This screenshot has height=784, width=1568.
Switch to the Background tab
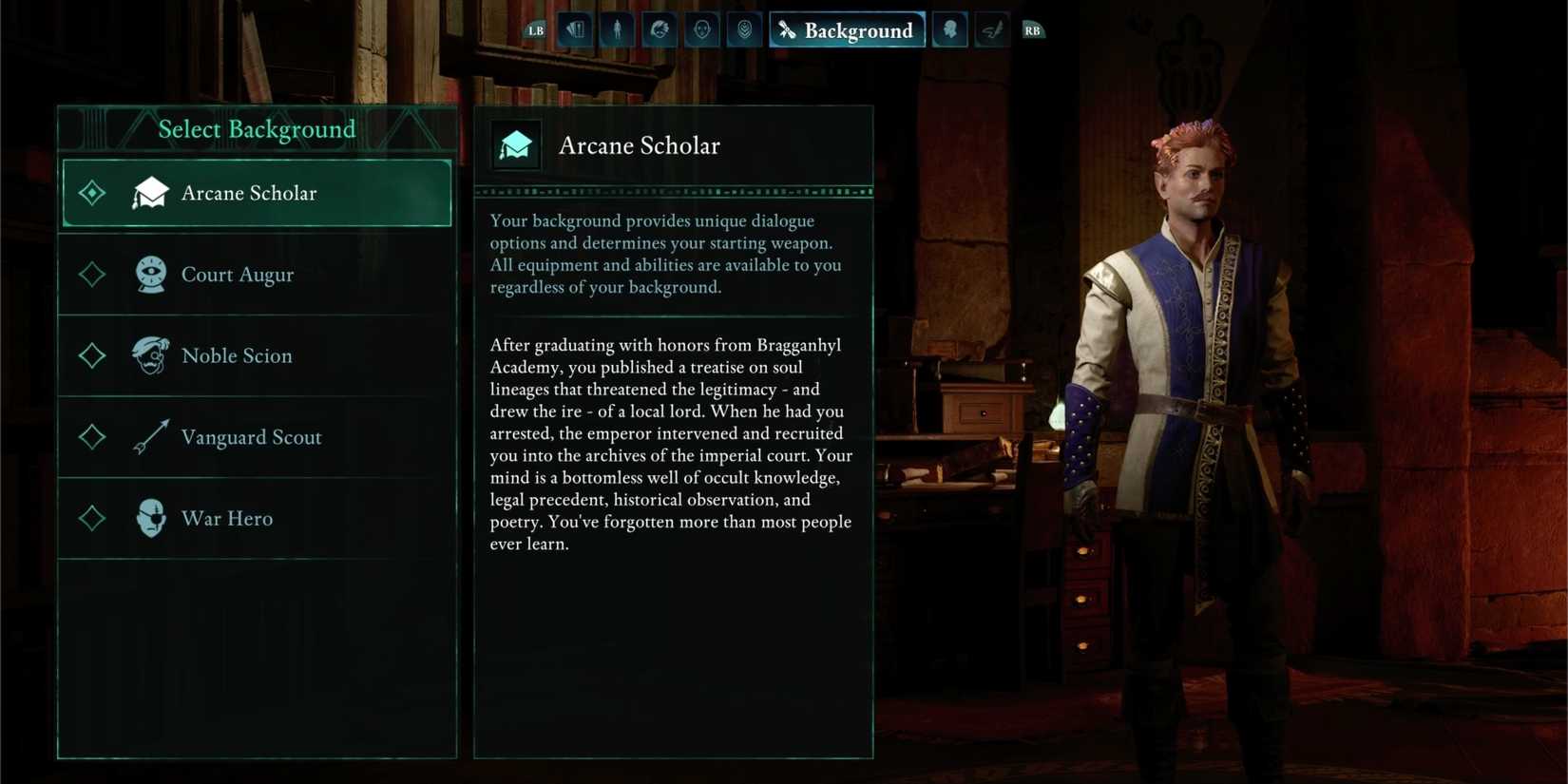click(x=847, y=29)
